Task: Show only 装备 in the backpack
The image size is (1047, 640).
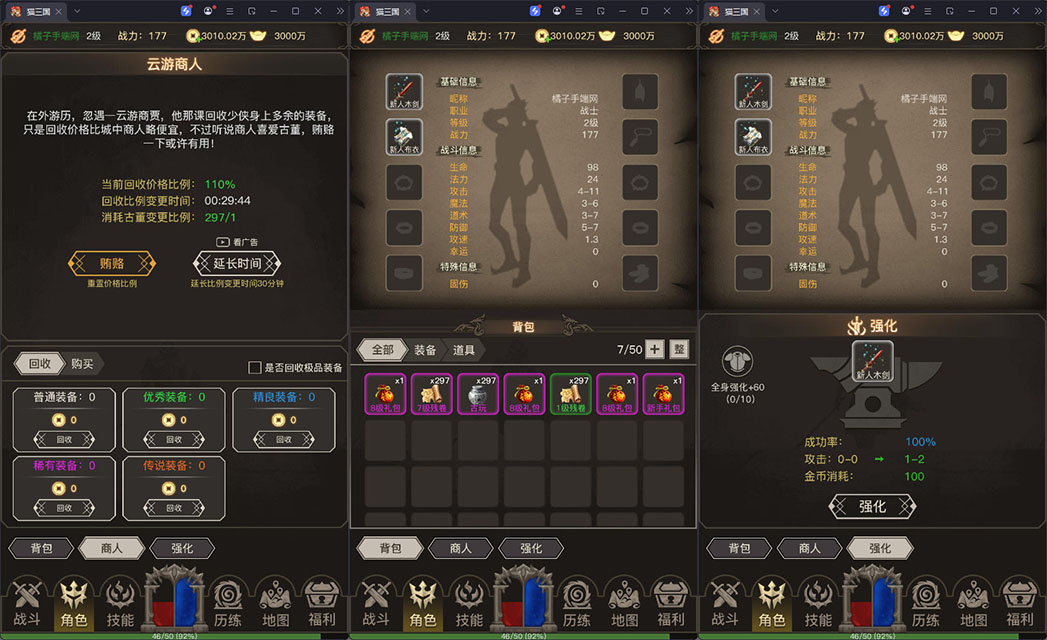Action: [425, 350]
